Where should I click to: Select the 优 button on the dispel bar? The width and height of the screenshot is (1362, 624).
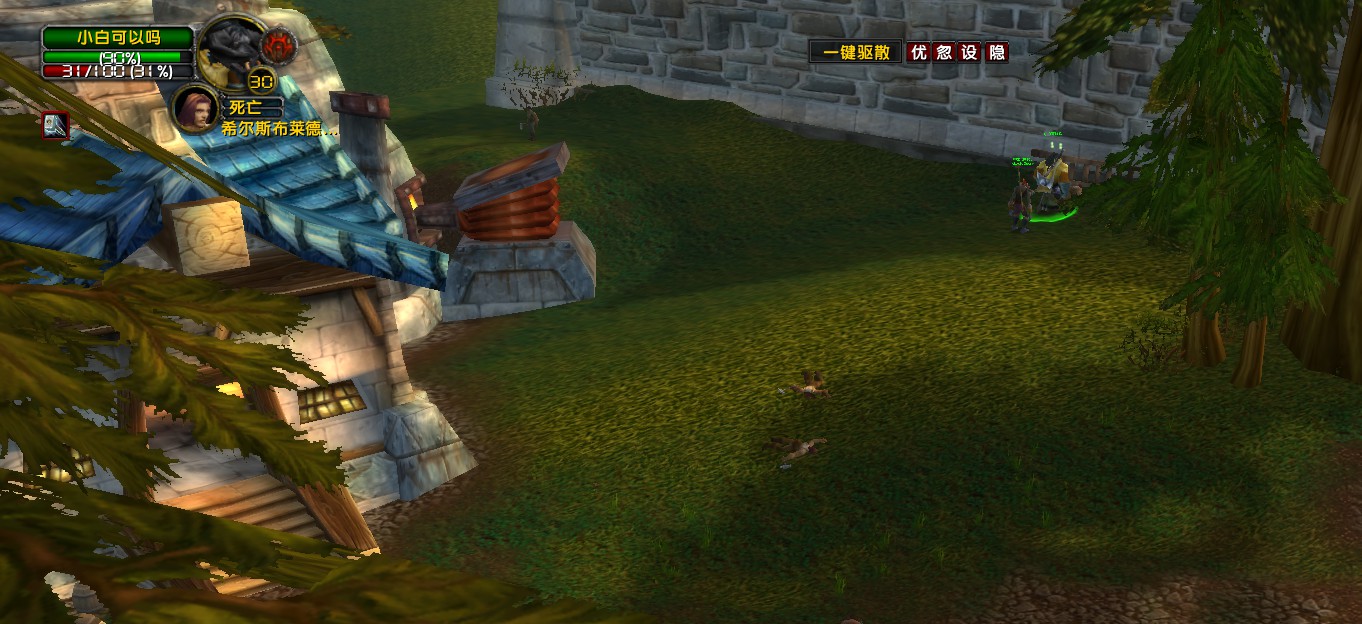pyautogui.click(x=919, y=52)
